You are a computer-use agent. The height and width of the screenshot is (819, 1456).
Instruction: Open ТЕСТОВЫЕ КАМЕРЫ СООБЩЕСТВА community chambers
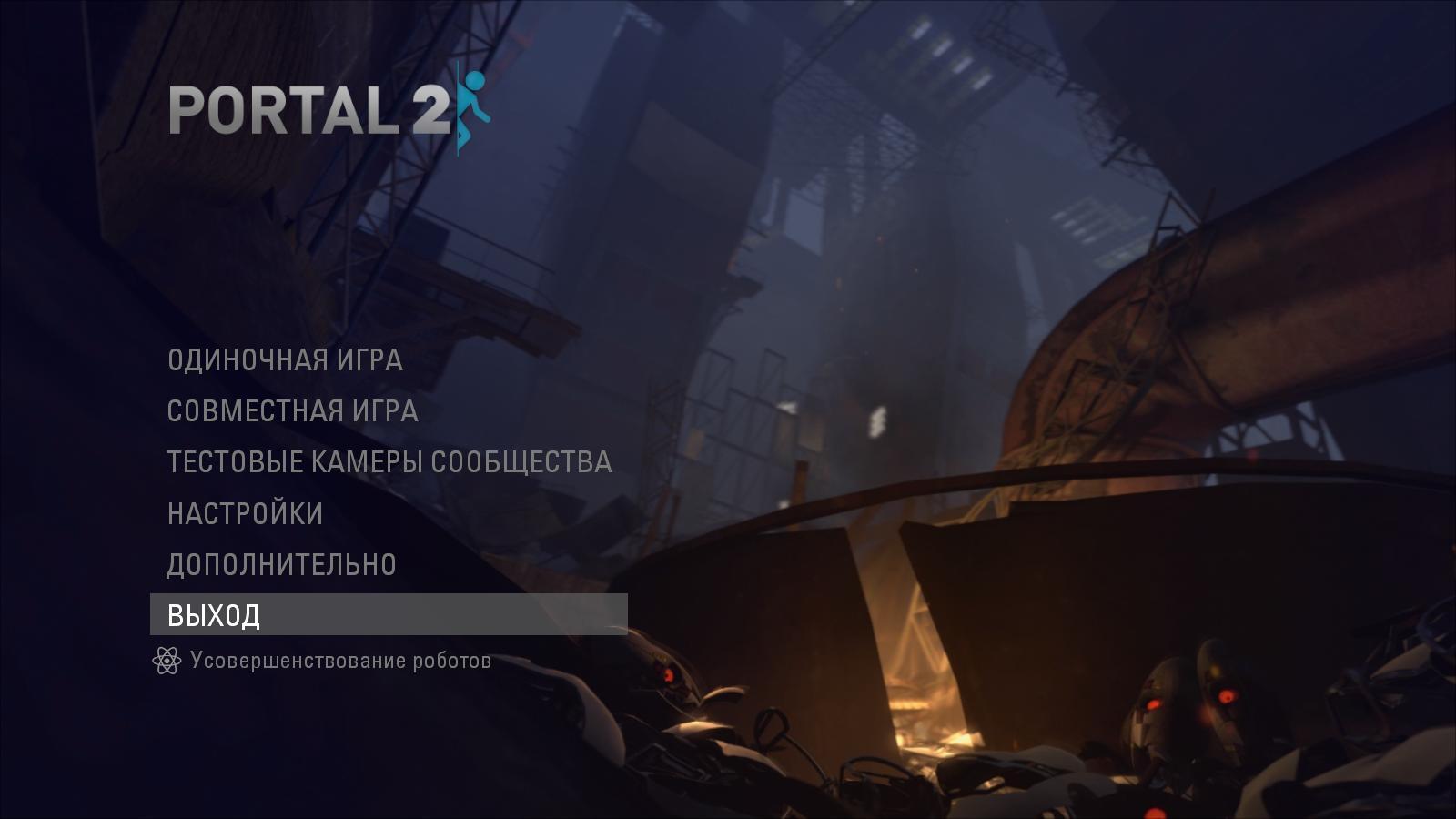tap(389, 461)
